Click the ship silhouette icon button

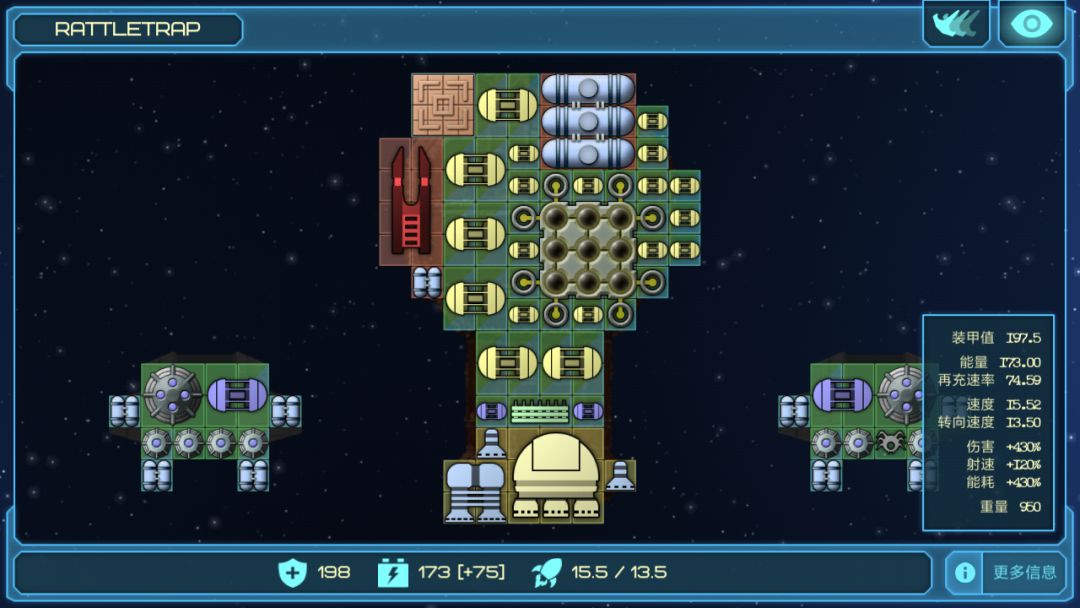[x=955, y=24]
